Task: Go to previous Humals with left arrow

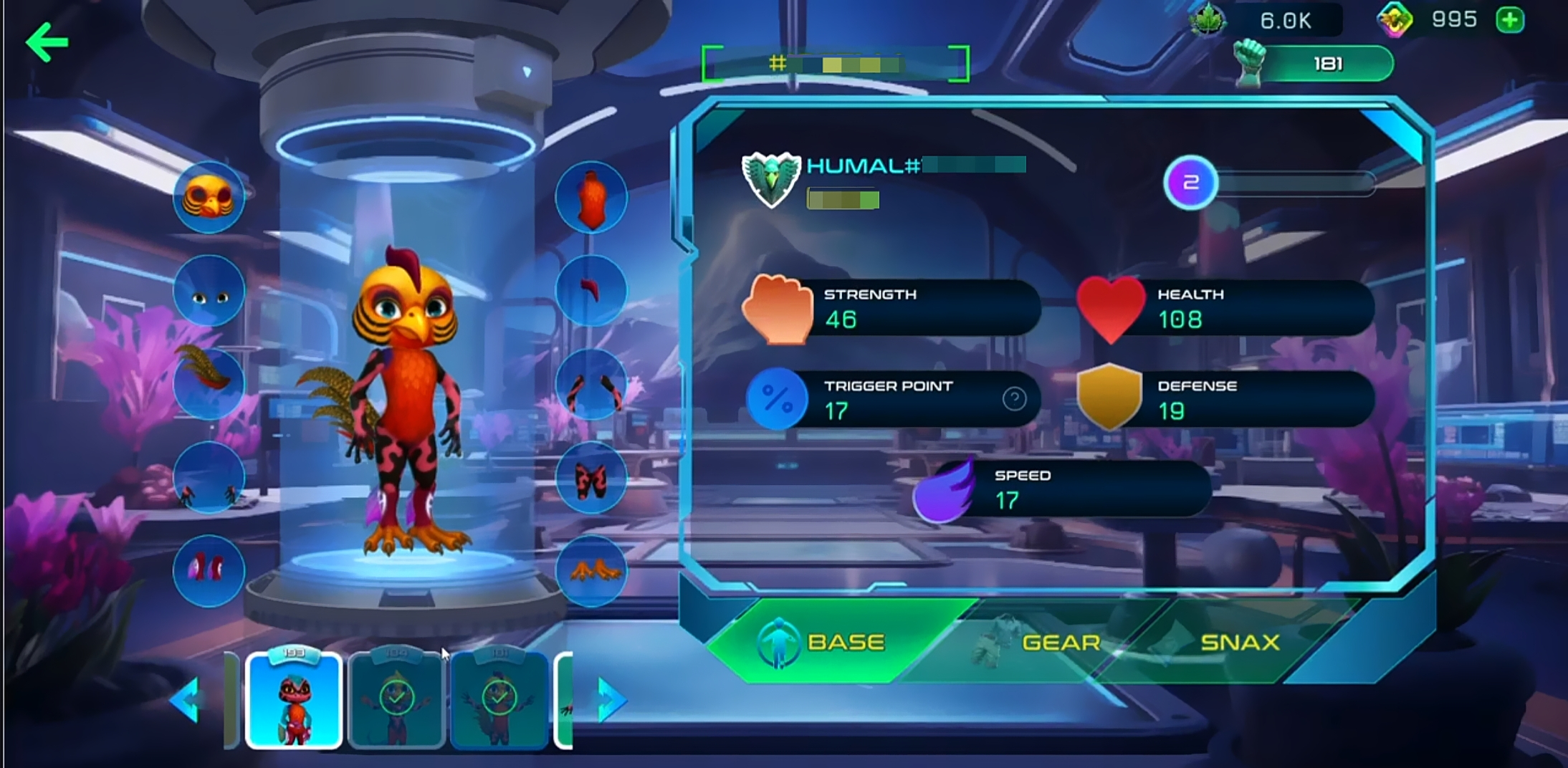Action: pos(186,700)
